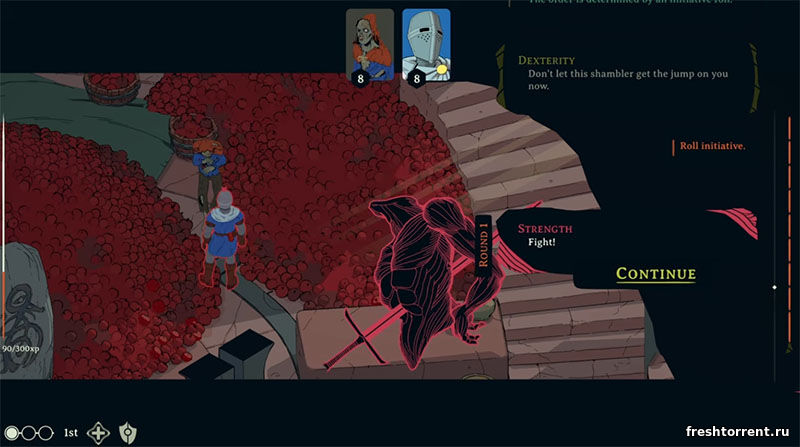Click the Continue button

coord(656,274)
